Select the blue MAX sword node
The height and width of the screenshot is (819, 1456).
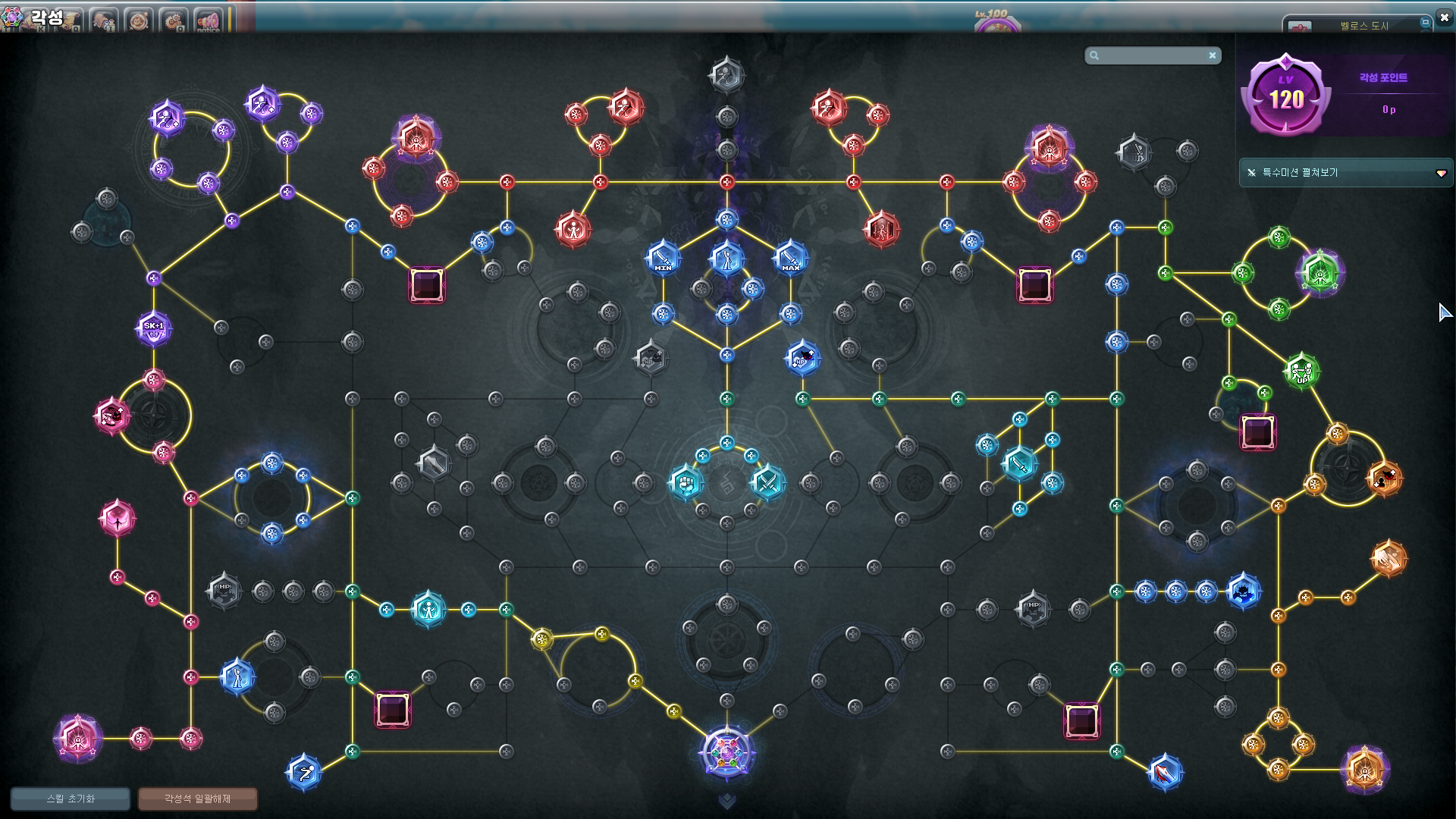790,259
